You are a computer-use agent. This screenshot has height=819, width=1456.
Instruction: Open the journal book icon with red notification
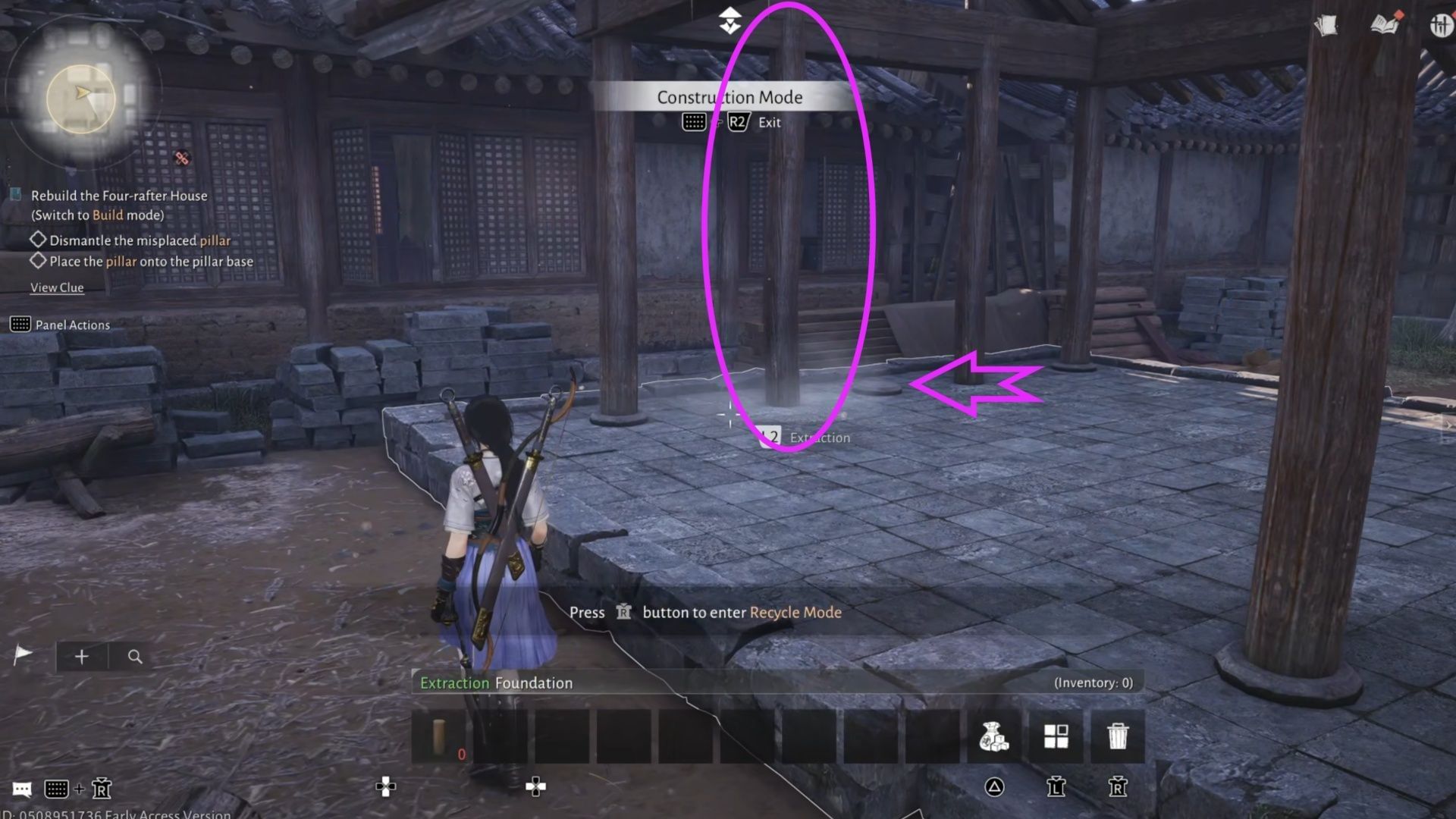click(1384, 24)
